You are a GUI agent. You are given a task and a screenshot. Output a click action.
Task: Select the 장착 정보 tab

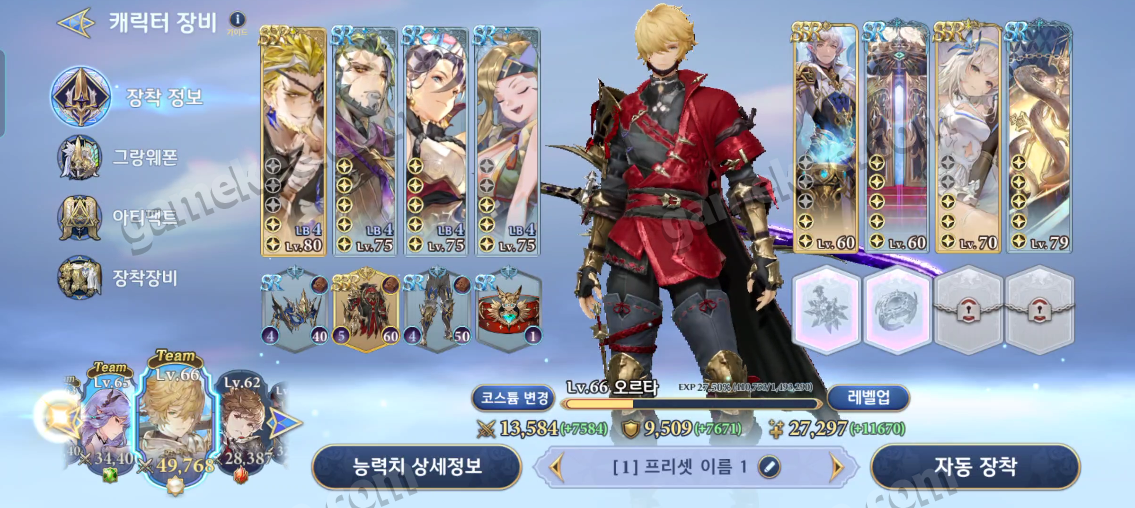(x=128, y=97)
